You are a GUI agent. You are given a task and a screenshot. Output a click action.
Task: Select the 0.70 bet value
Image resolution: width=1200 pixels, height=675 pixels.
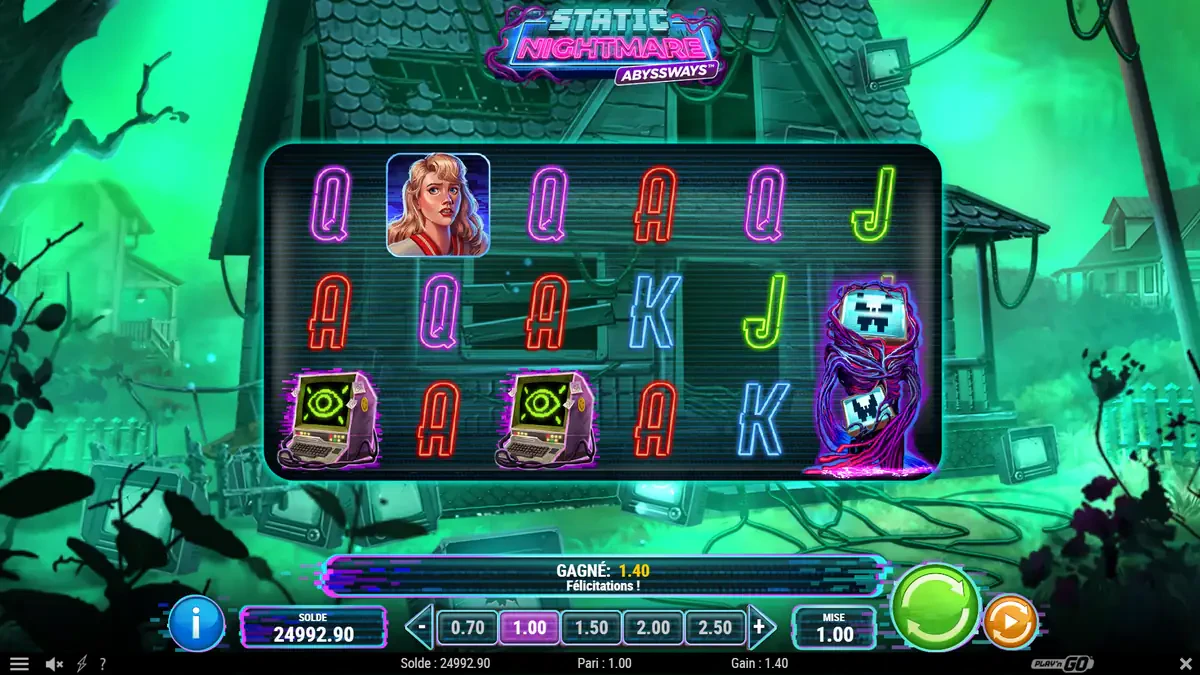tap(468, 628)
